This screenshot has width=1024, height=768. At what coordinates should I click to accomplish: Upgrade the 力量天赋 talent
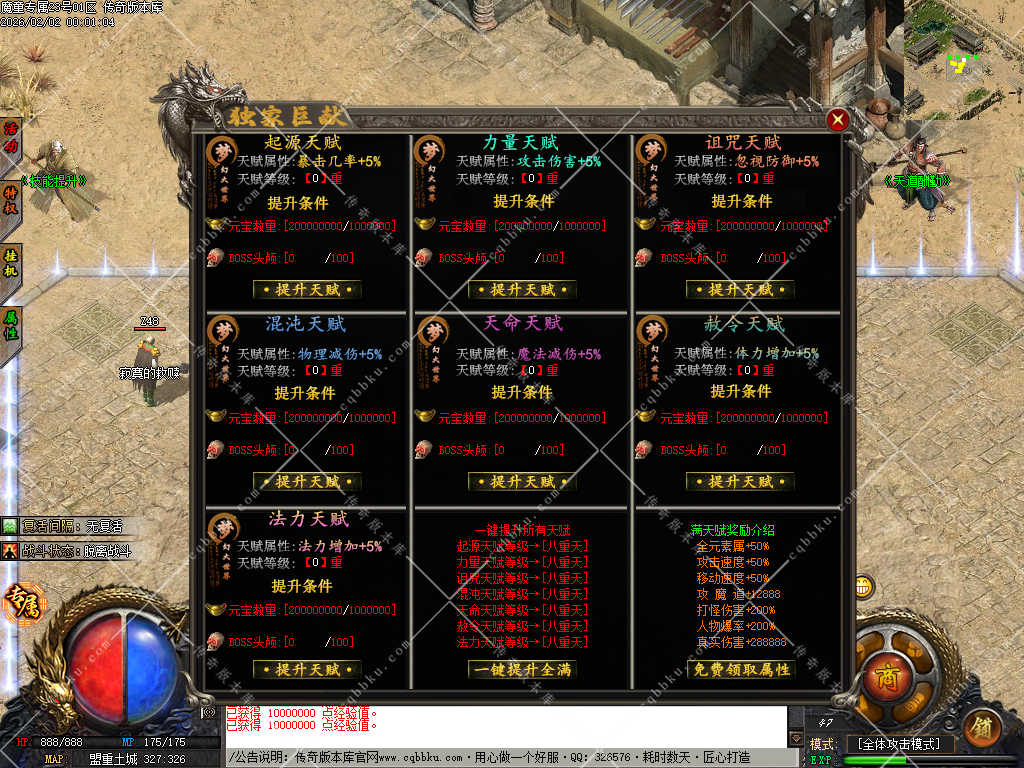(523, 290)
